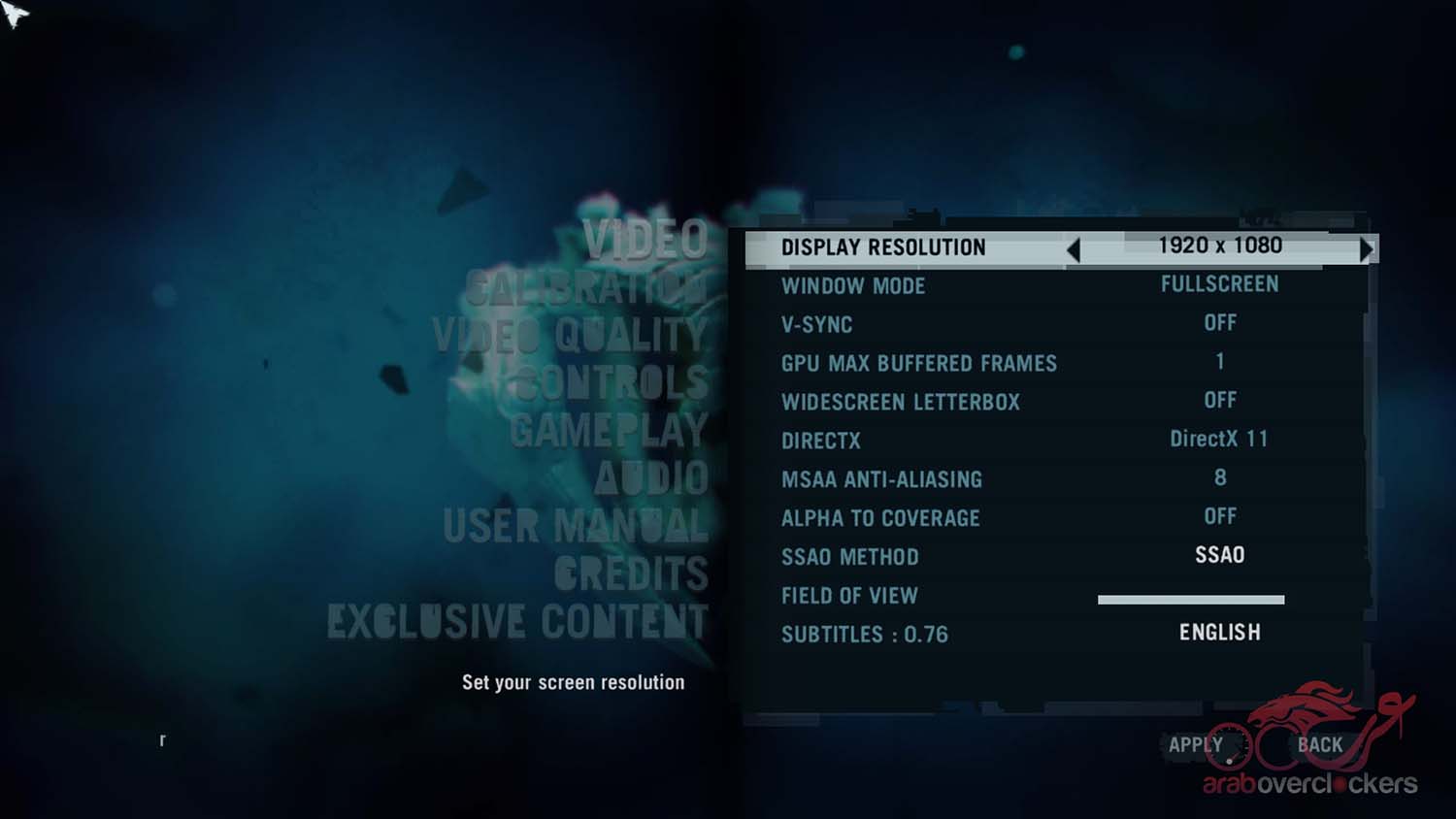Screen dimensions: 1456x819
Task: Open the Video menu section
Action: (645, 240)
